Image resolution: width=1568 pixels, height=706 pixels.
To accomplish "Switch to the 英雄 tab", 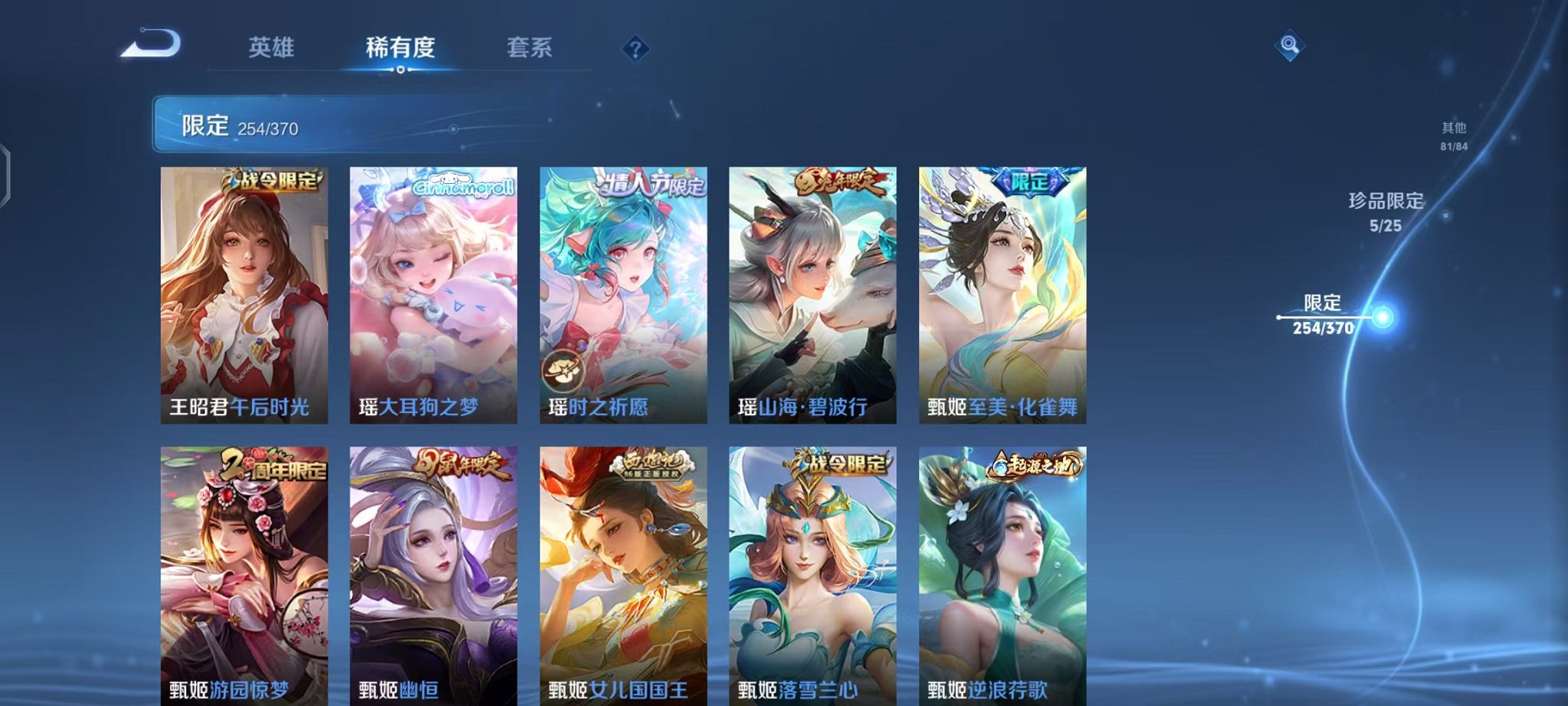I will (273, 48).
